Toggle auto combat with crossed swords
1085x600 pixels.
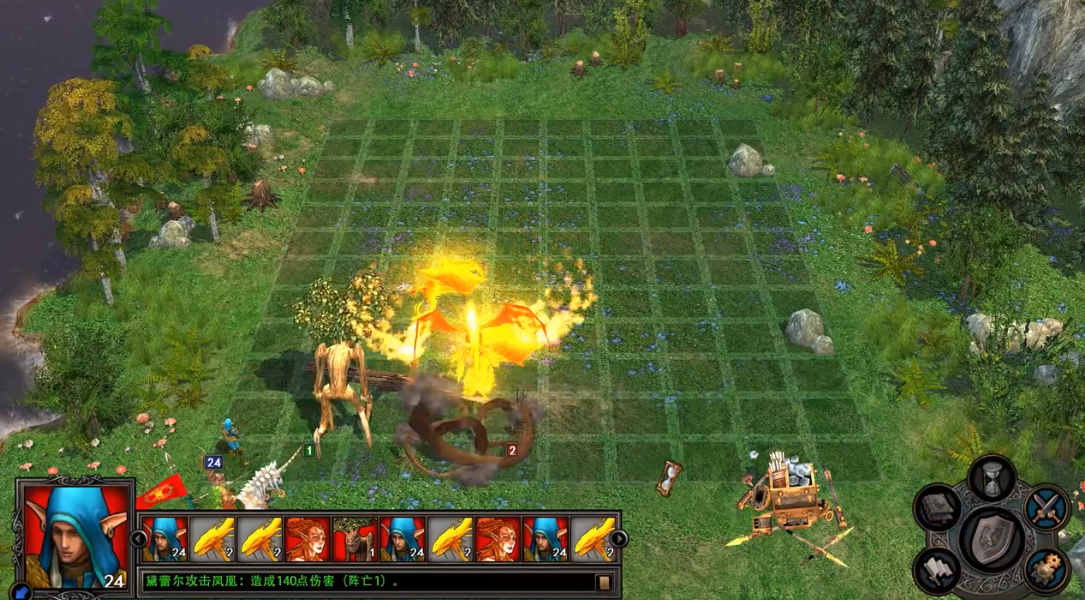coord(1047,506)
